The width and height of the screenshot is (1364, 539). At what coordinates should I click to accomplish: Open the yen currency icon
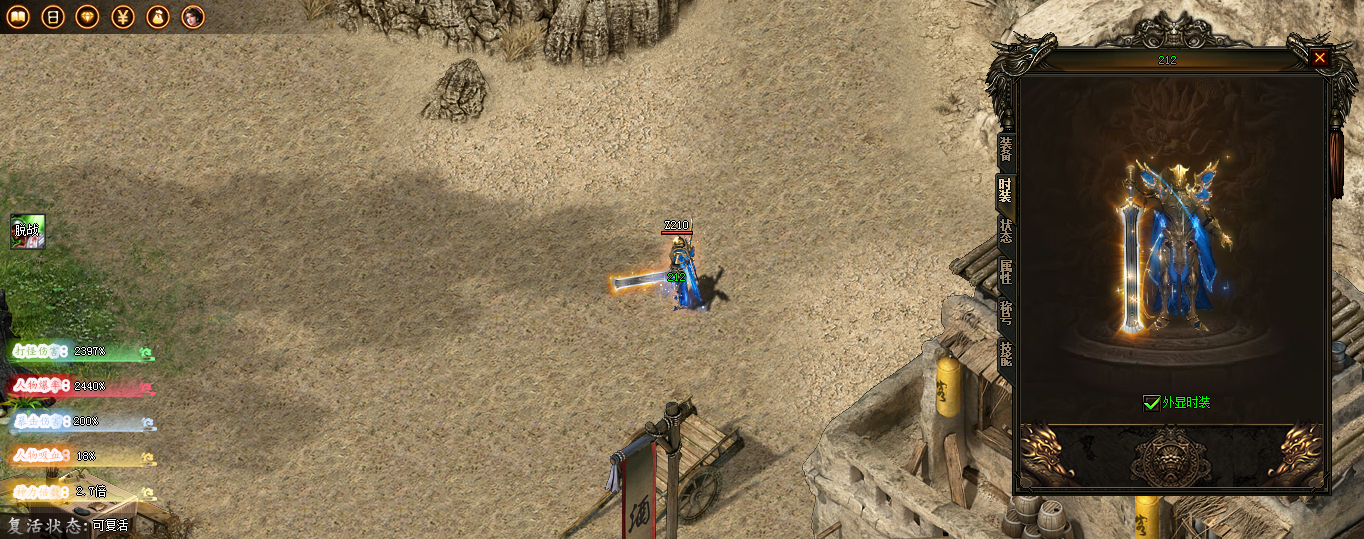pyautogui.click(x=123, y=16)
